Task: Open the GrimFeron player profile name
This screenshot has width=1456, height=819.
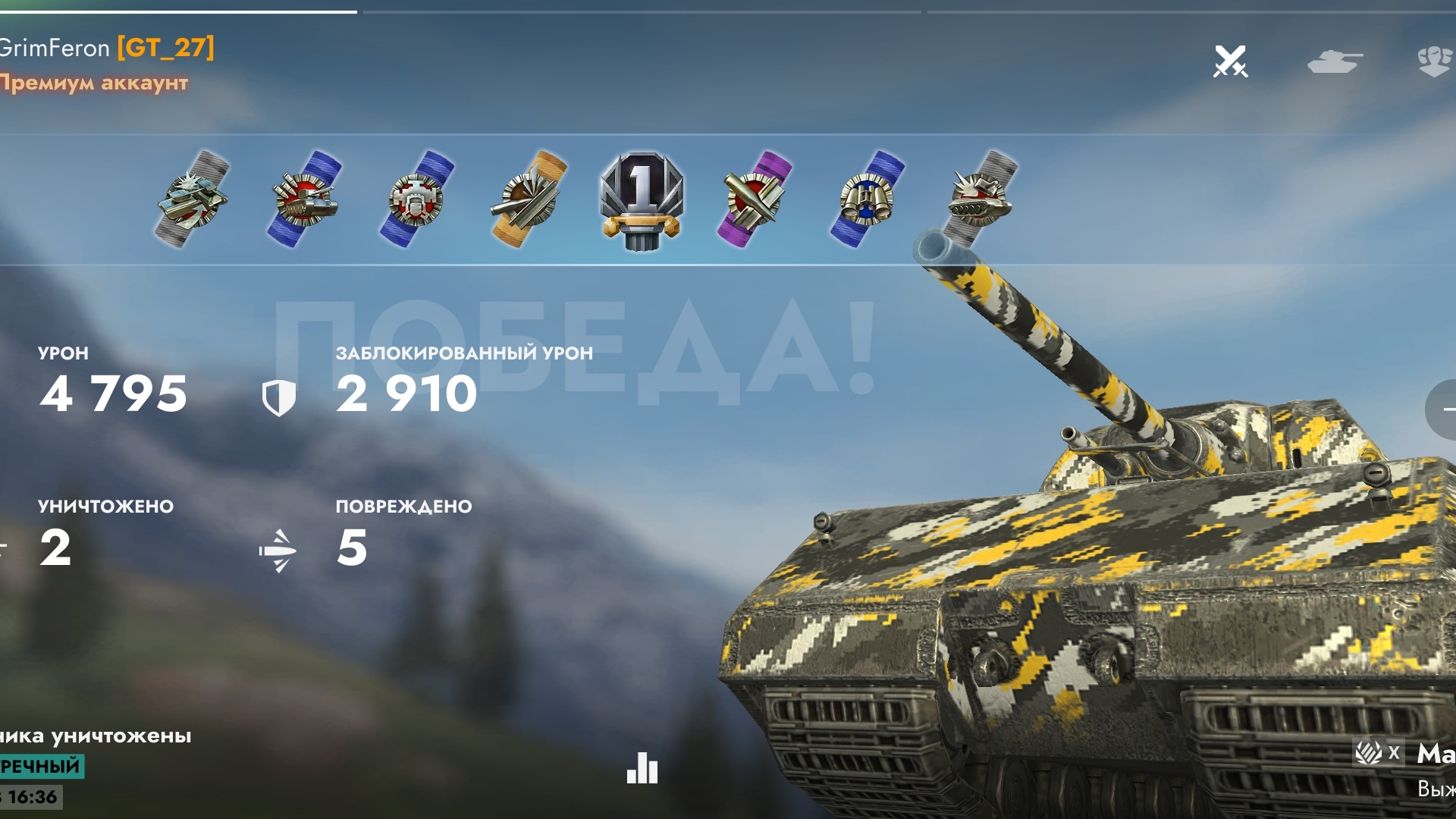Action: coord(55,49)
